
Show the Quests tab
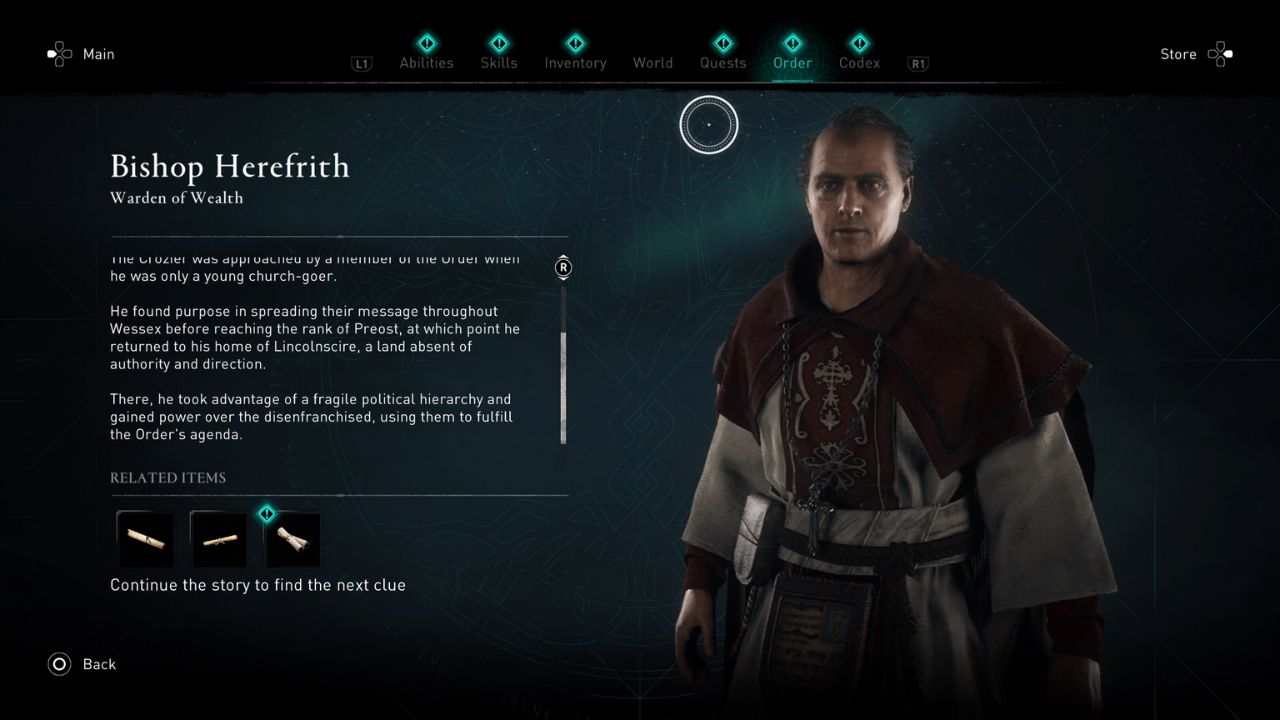[722, 62]
